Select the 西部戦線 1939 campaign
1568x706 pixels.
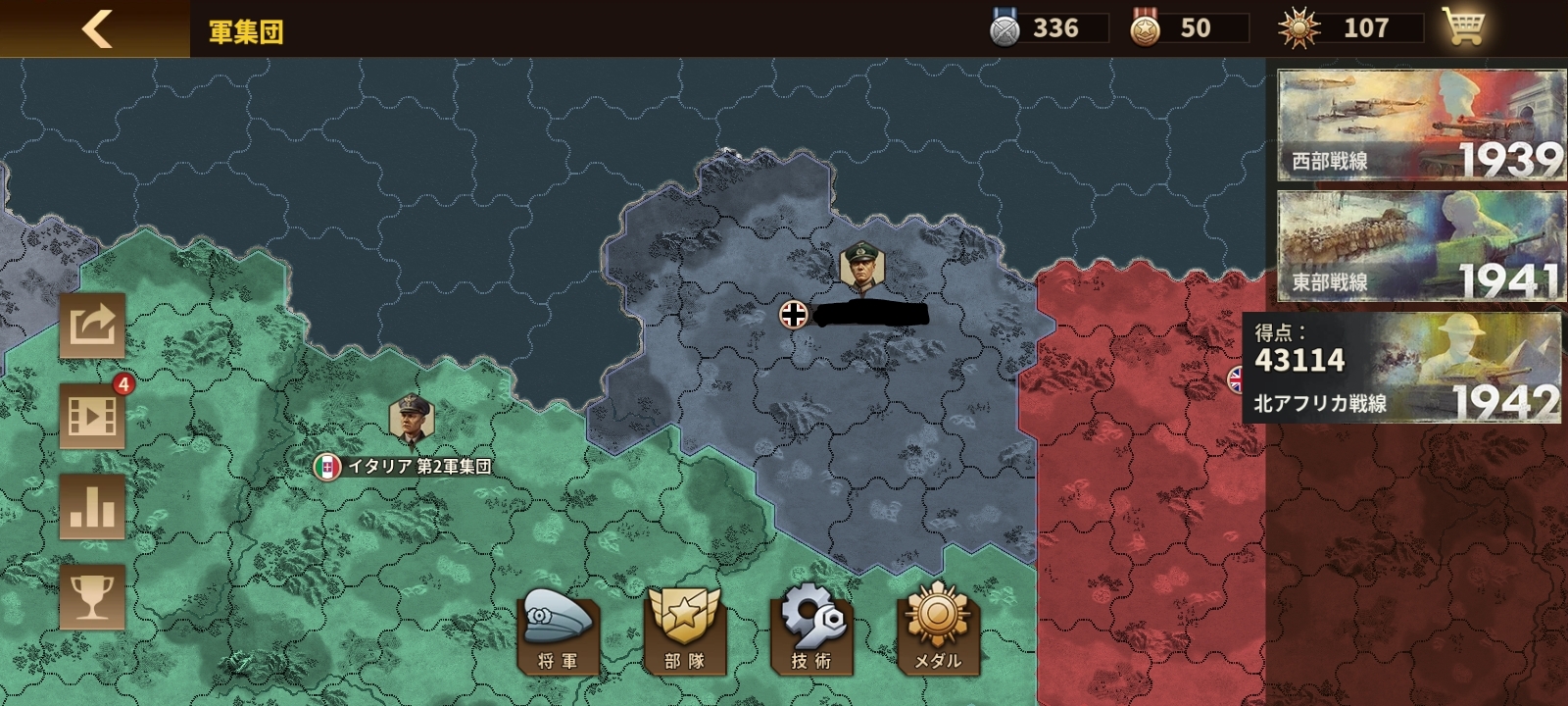[x=1420, y=126]
